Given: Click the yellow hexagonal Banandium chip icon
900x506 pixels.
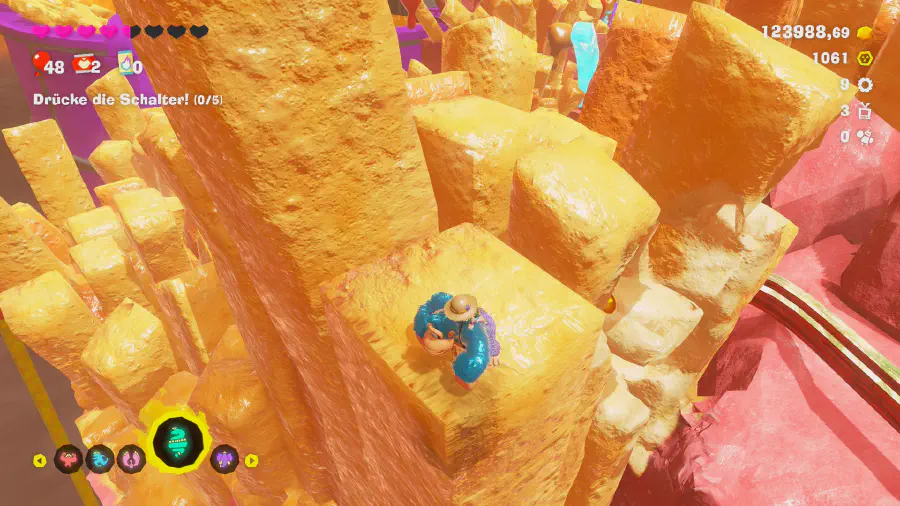Looking at the screenshot, I should pos(865,58).
